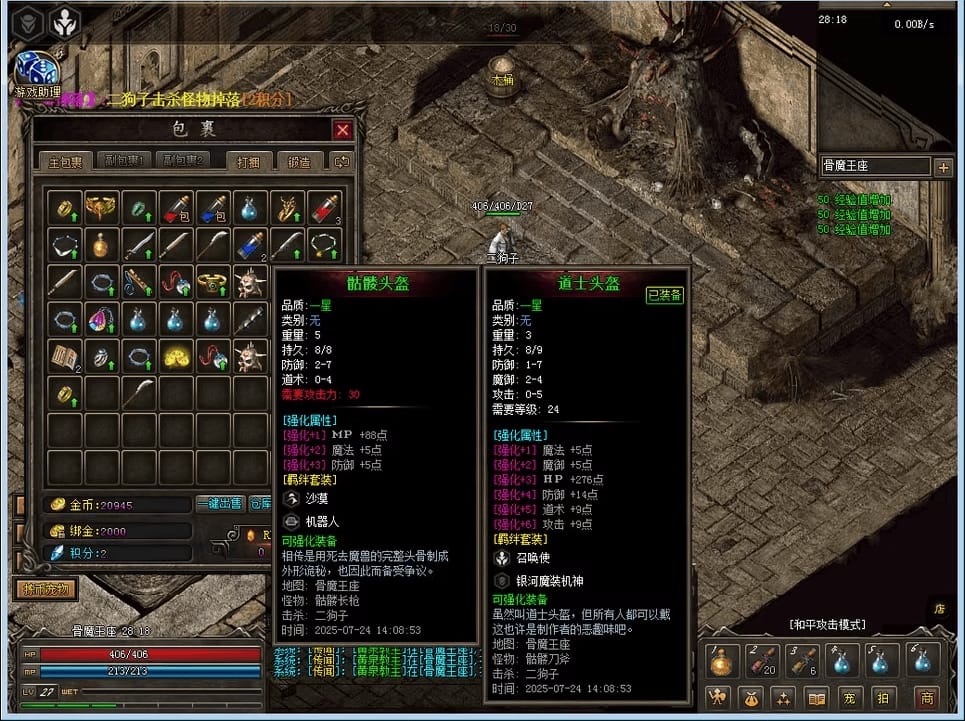Open the 游戏助理 dice assistant icon
This screenshot has height=721, width=965.
tap(35, 70)
